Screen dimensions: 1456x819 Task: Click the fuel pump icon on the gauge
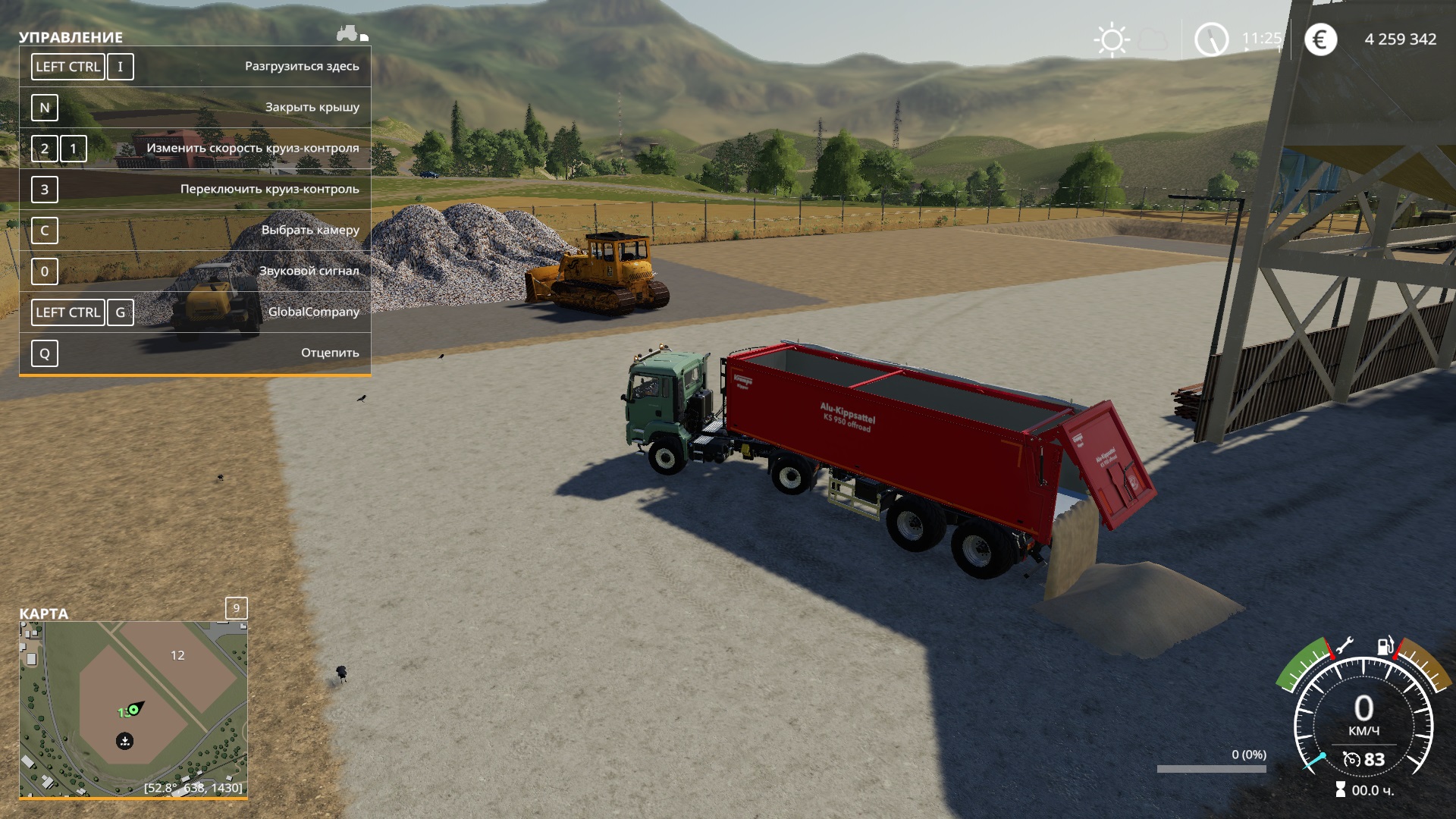(1385, 646)
